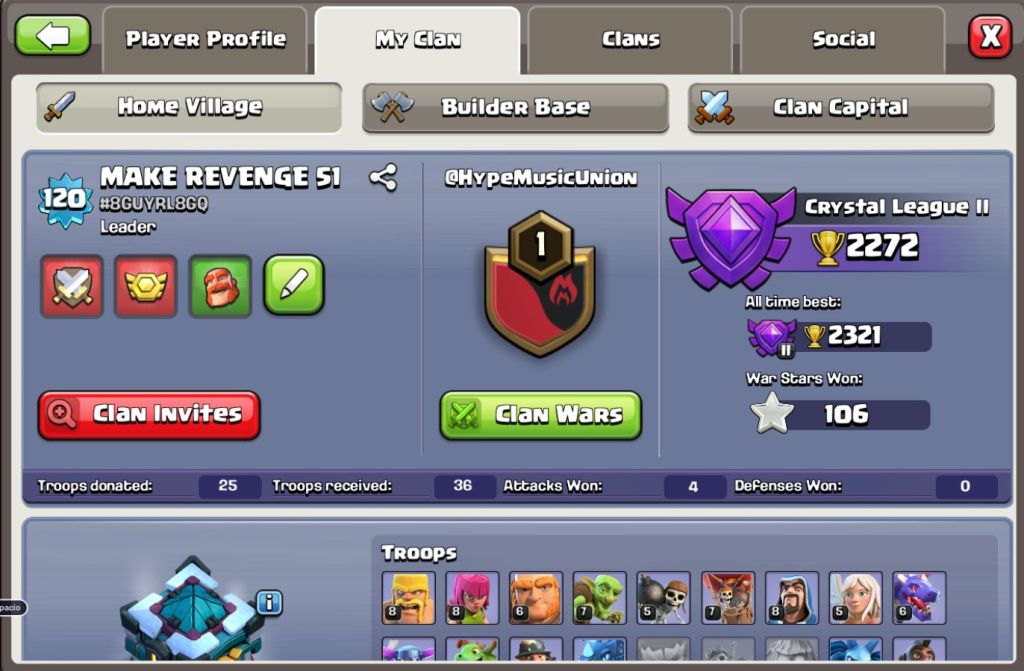
Task: Select the My Clan tab
Action: tap(418, 40)
